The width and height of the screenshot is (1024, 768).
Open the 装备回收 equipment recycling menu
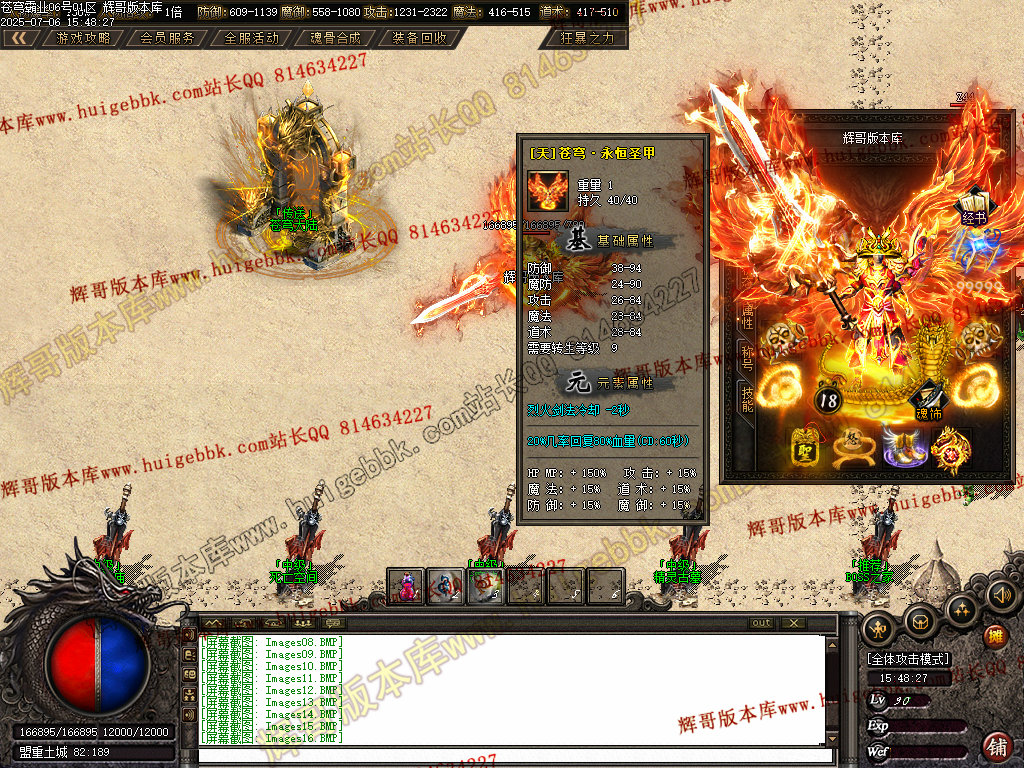(419, 38)
